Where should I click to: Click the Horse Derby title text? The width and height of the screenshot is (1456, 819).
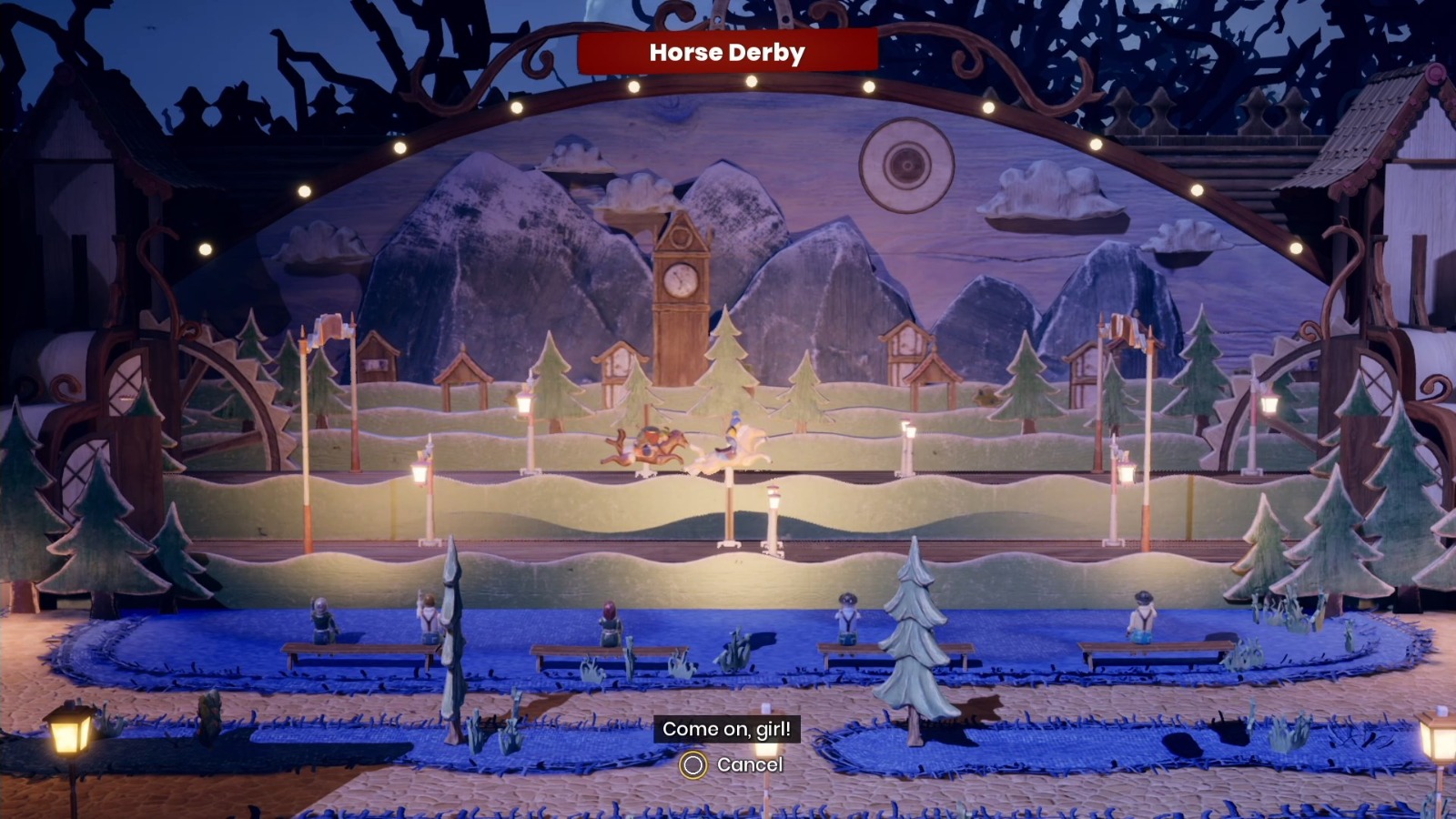[727, 52]
